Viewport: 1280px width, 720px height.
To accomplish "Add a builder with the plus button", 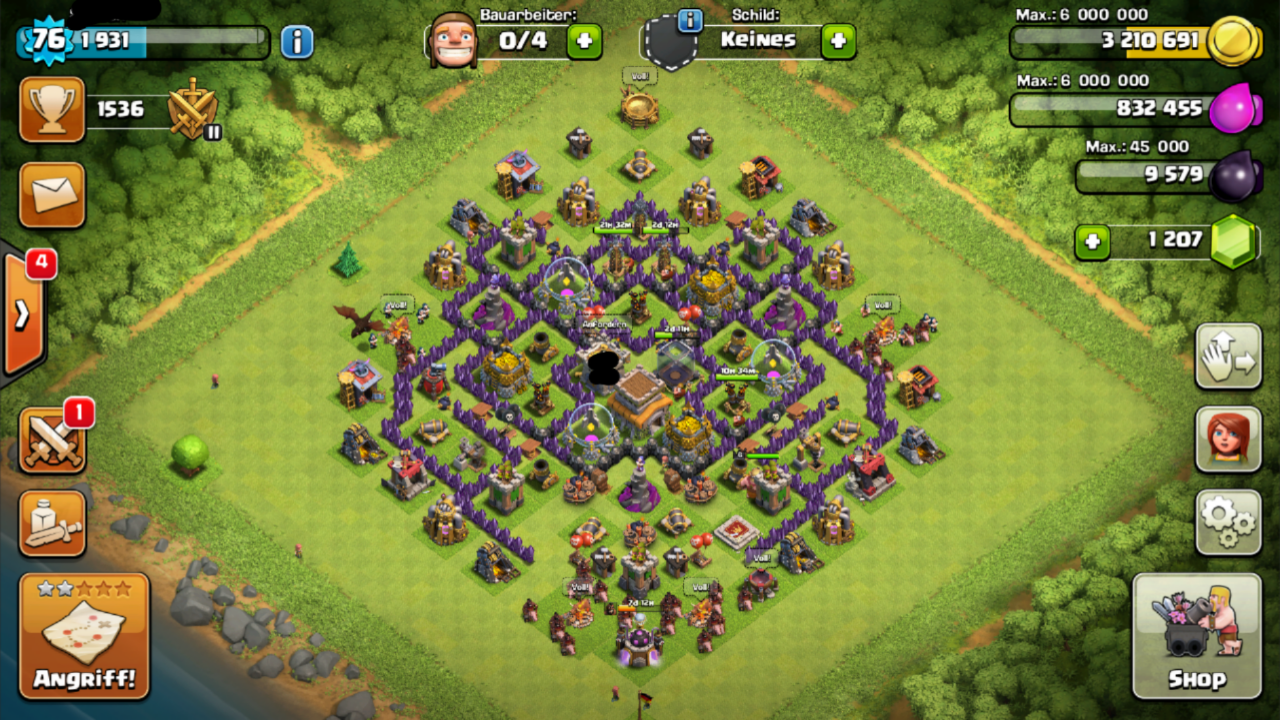I will 585,41.
